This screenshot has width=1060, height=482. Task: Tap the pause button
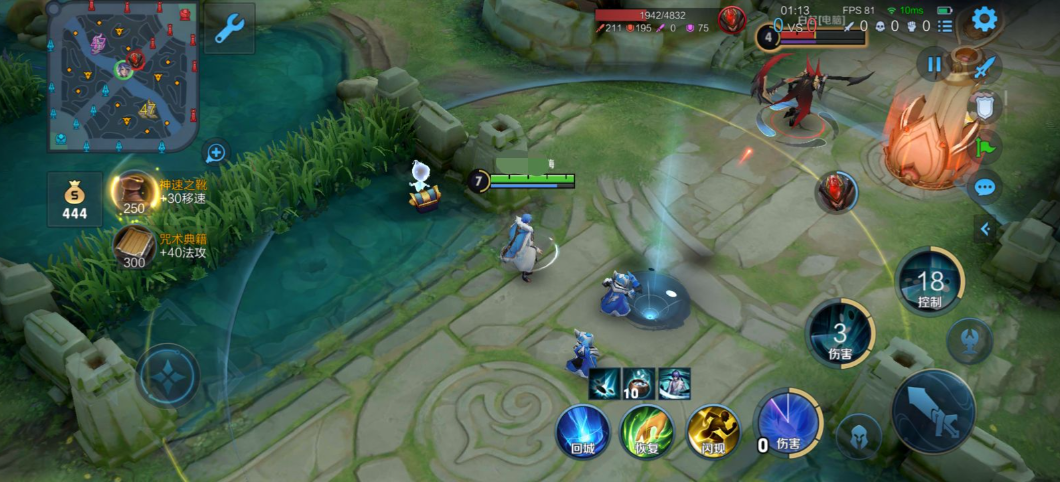pos(934,65)
